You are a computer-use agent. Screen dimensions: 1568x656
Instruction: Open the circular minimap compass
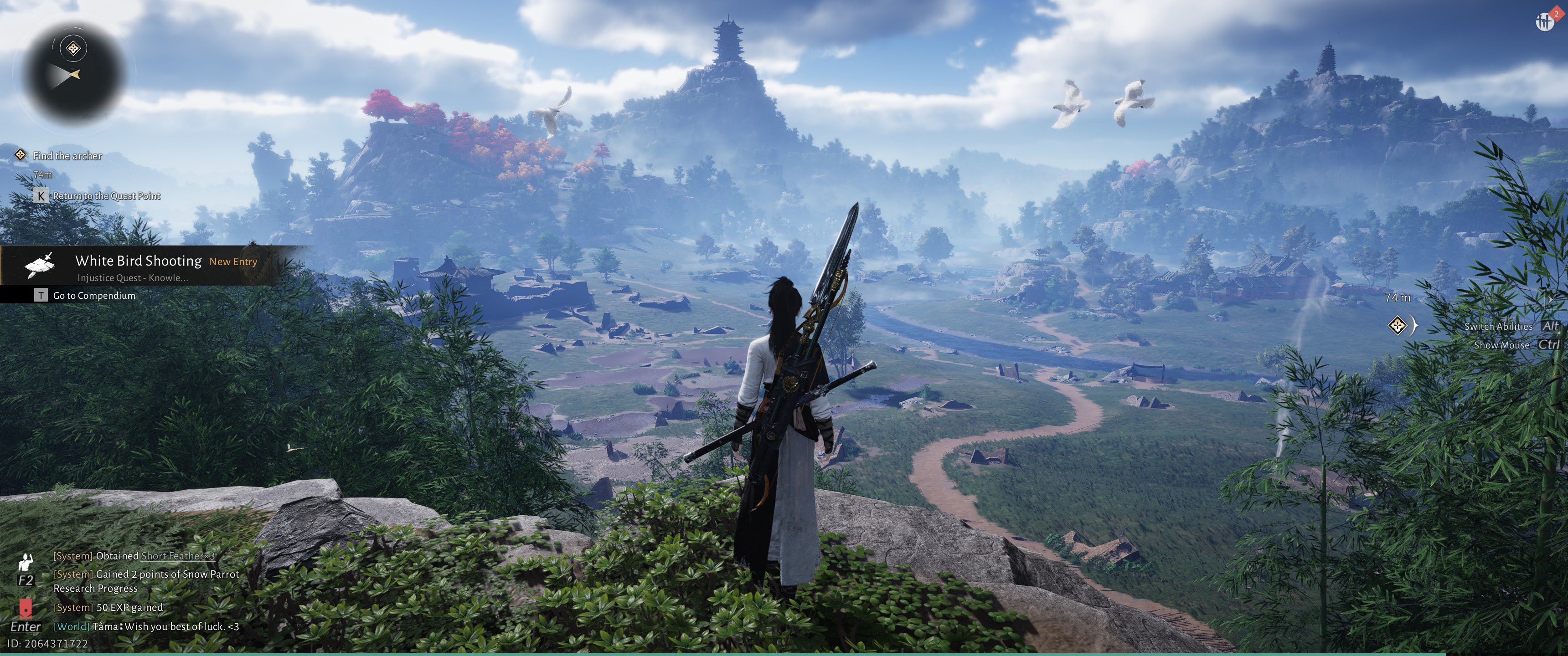tap(74, 72)
